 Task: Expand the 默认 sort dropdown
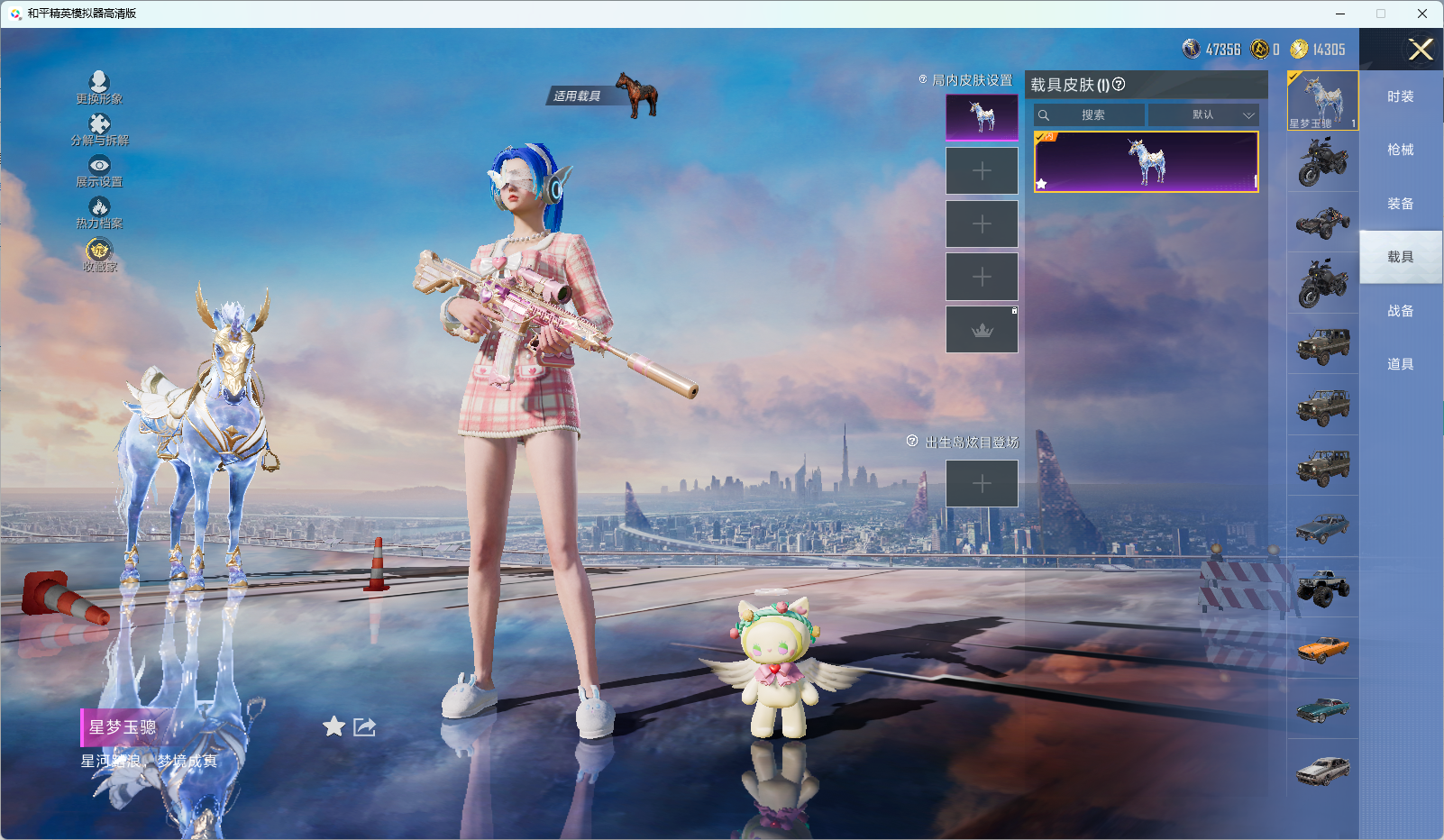pos(1203,115)
